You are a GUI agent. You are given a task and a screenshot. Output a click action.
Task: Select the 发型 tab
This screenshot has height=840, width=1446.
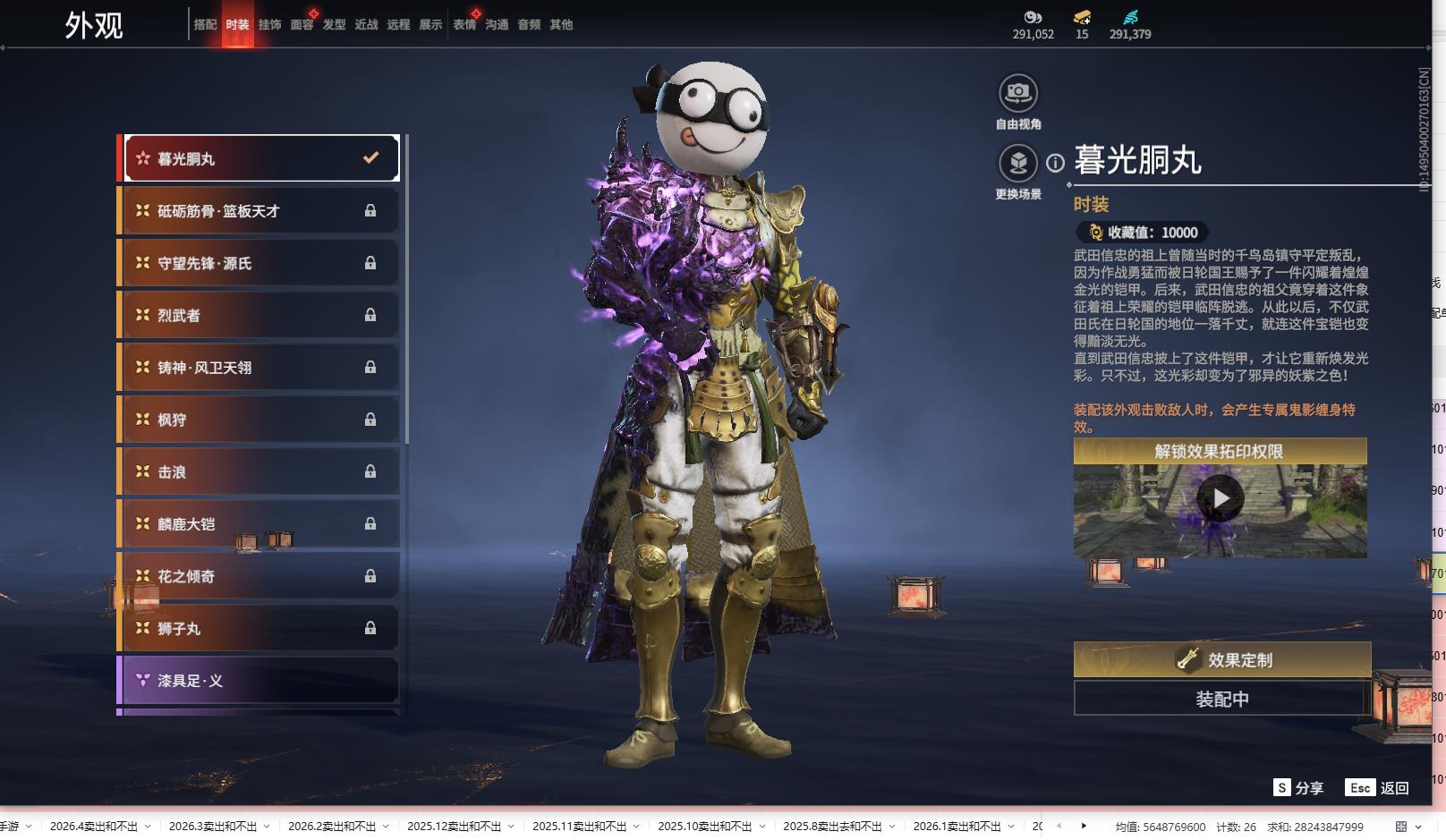click(x=334, y=25)
